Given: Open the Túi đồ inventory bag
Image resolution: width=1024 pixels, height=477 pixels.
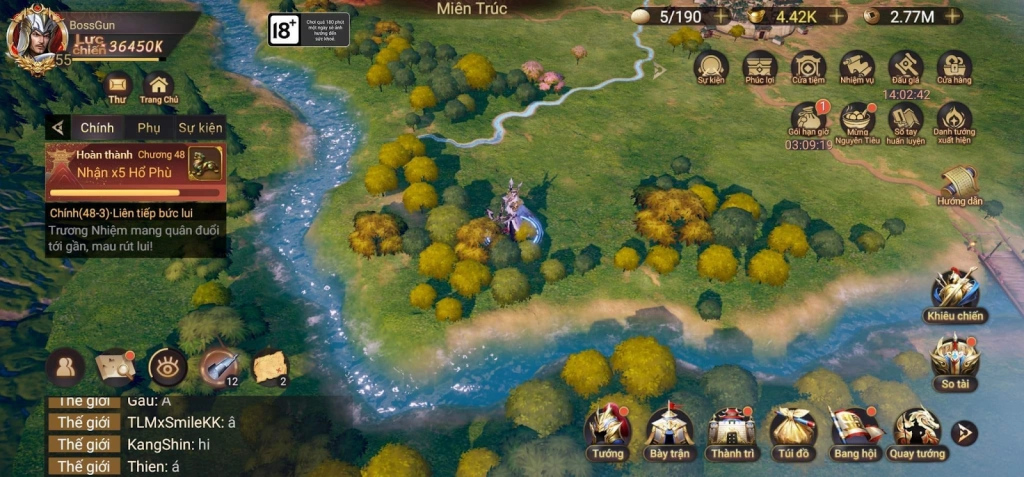Looking at the screenshot, I should tap(793, 427).
